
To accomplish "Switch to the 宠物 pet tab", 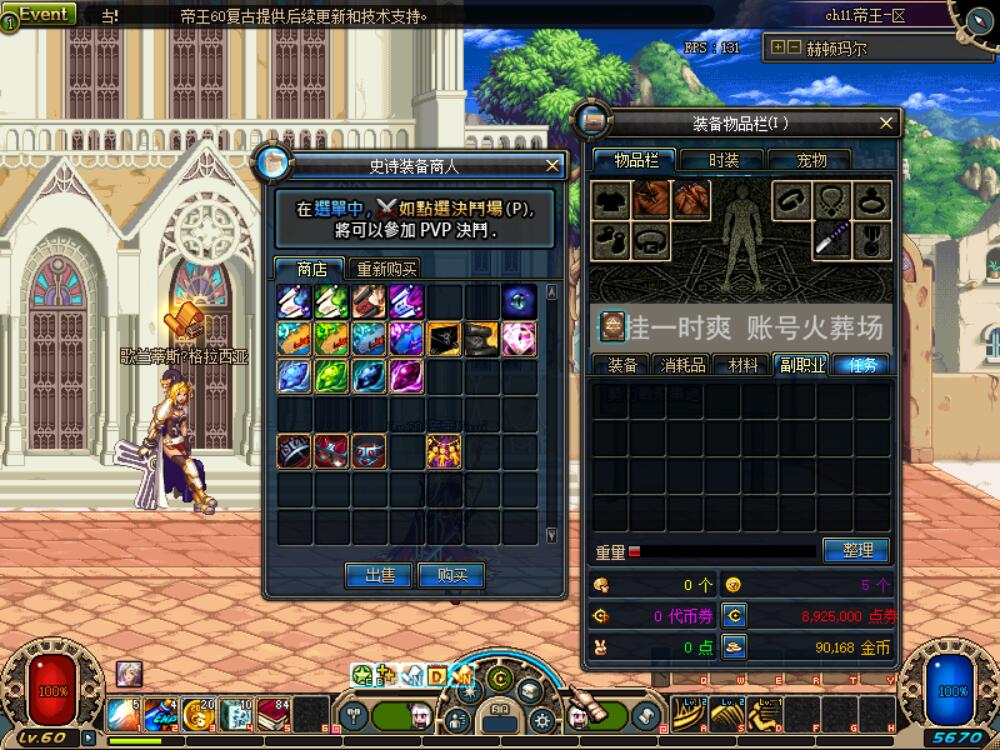I will (x=811, y=160).
